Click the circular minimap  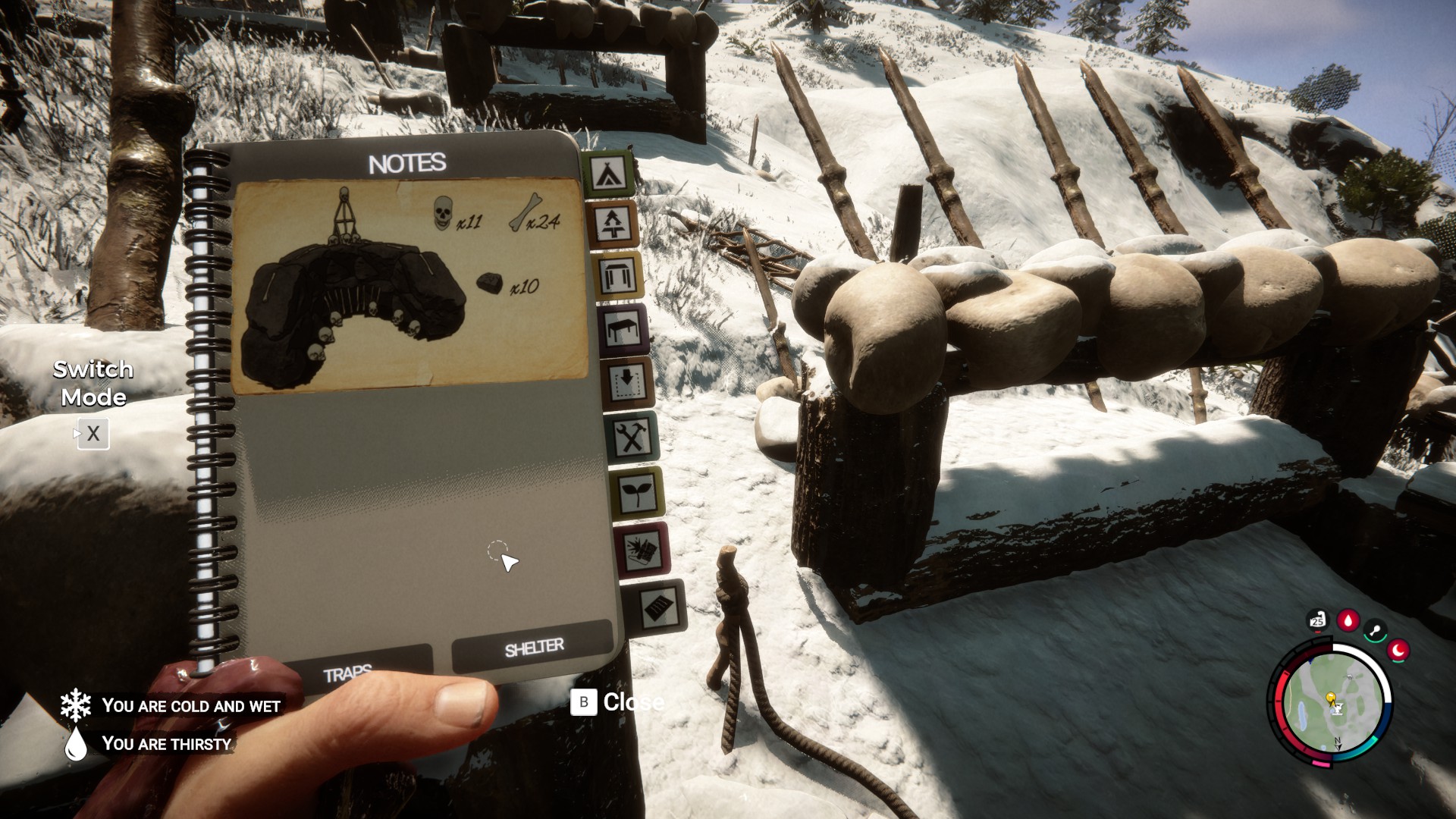click(x=1332, y=701)
